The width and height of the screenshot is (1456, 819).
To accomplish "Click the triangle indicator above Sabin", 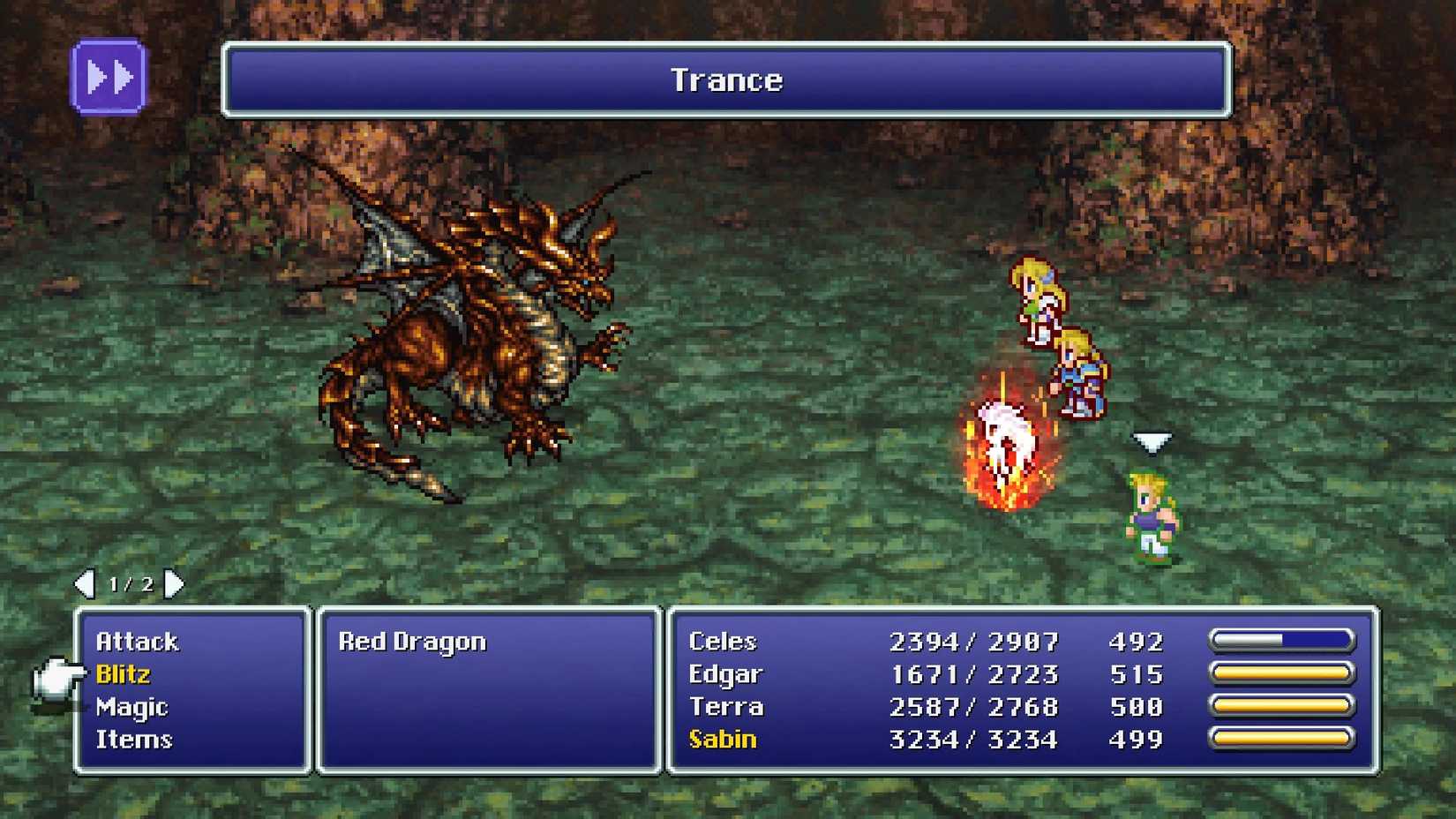I will [1150, 441].
